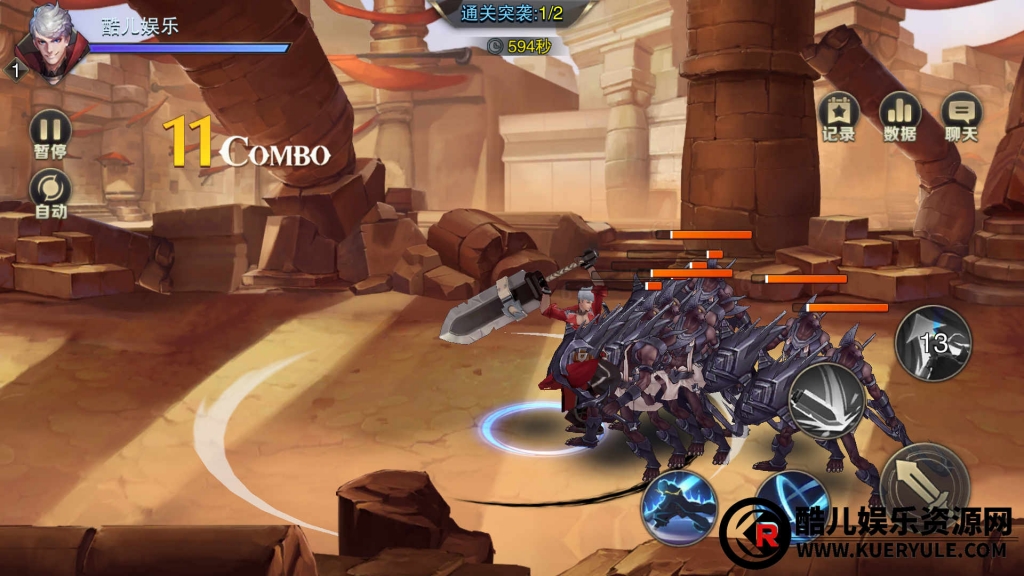Screen dimensions: 1024x576
Task: Trigger the skill showing a 13 cooldown
Action: click(932, 343)
